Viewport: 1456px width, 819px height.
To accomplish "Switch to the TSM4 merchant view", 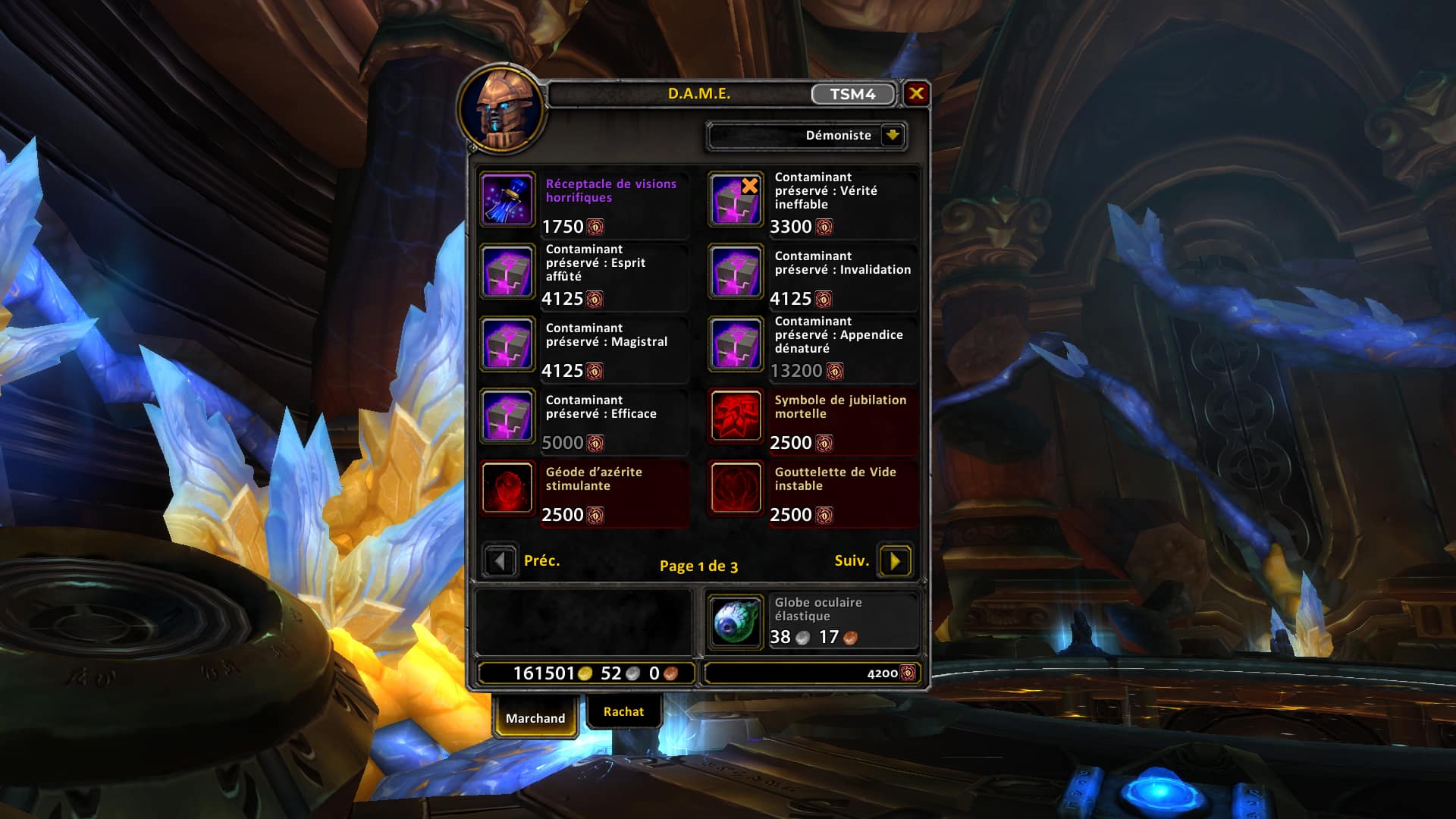I will coord(852,94).
